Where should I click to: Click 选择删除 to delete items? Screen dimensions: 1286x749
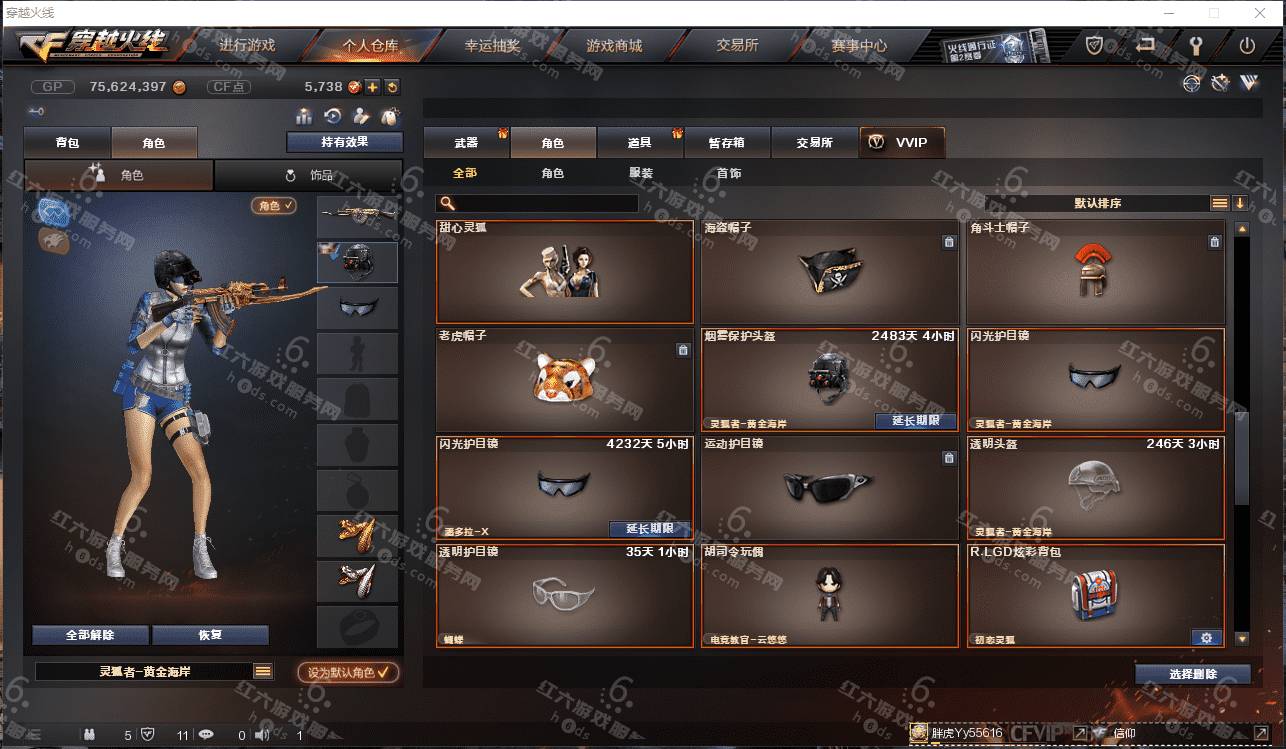coord(1192,674)
